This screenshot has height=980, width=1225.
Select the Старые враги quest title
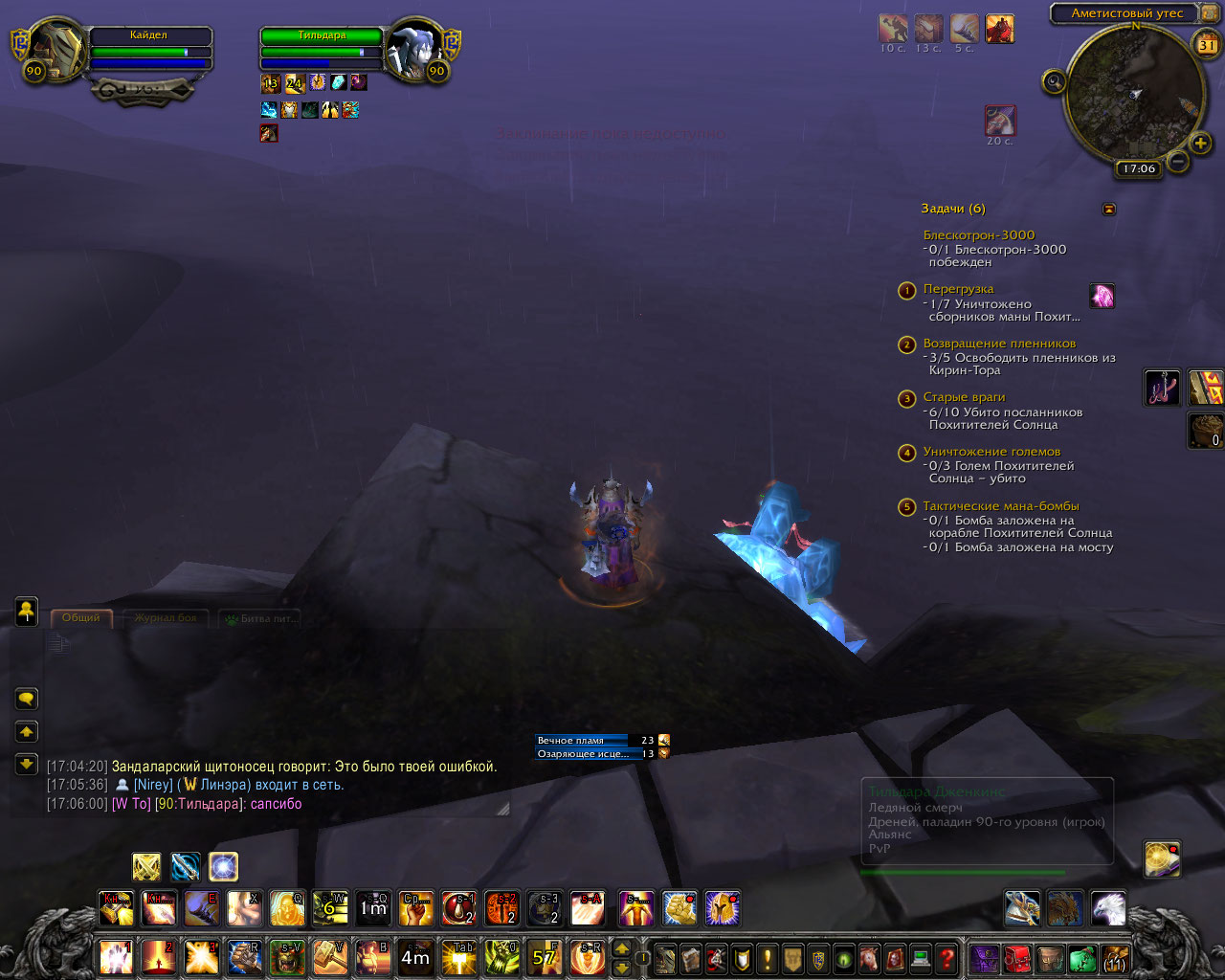coord(964,397)
